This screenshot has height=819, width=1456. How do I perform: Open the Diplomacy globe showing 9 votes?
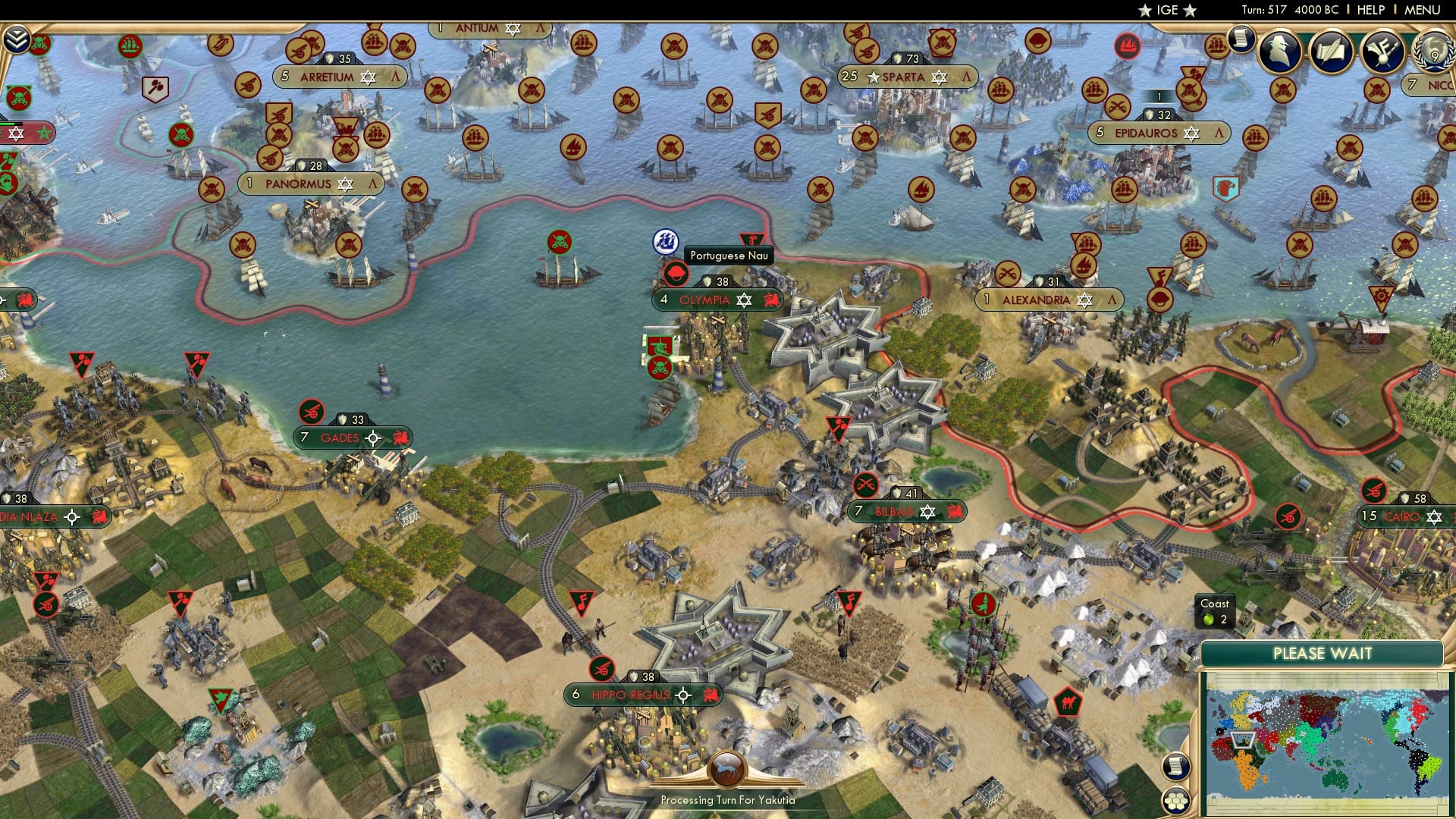click(x=1433, y=52)
